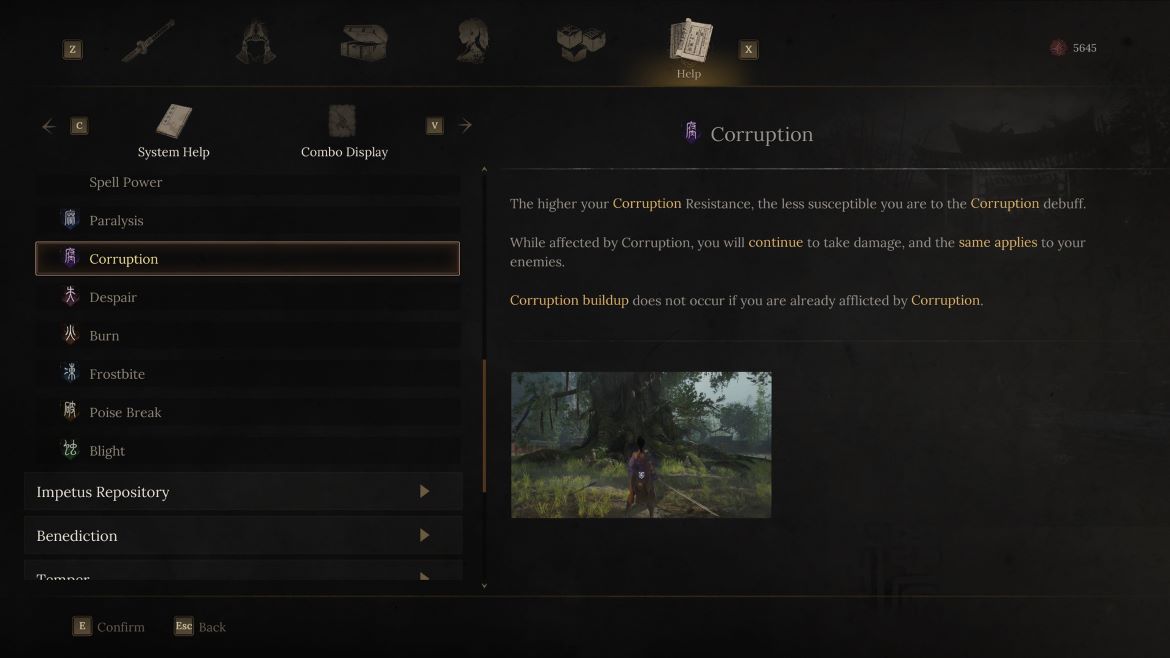Image resolution: width=1170 pixels, height=658 pixels.
Task: Select the Poise Break entry
Action: [125, 412]
